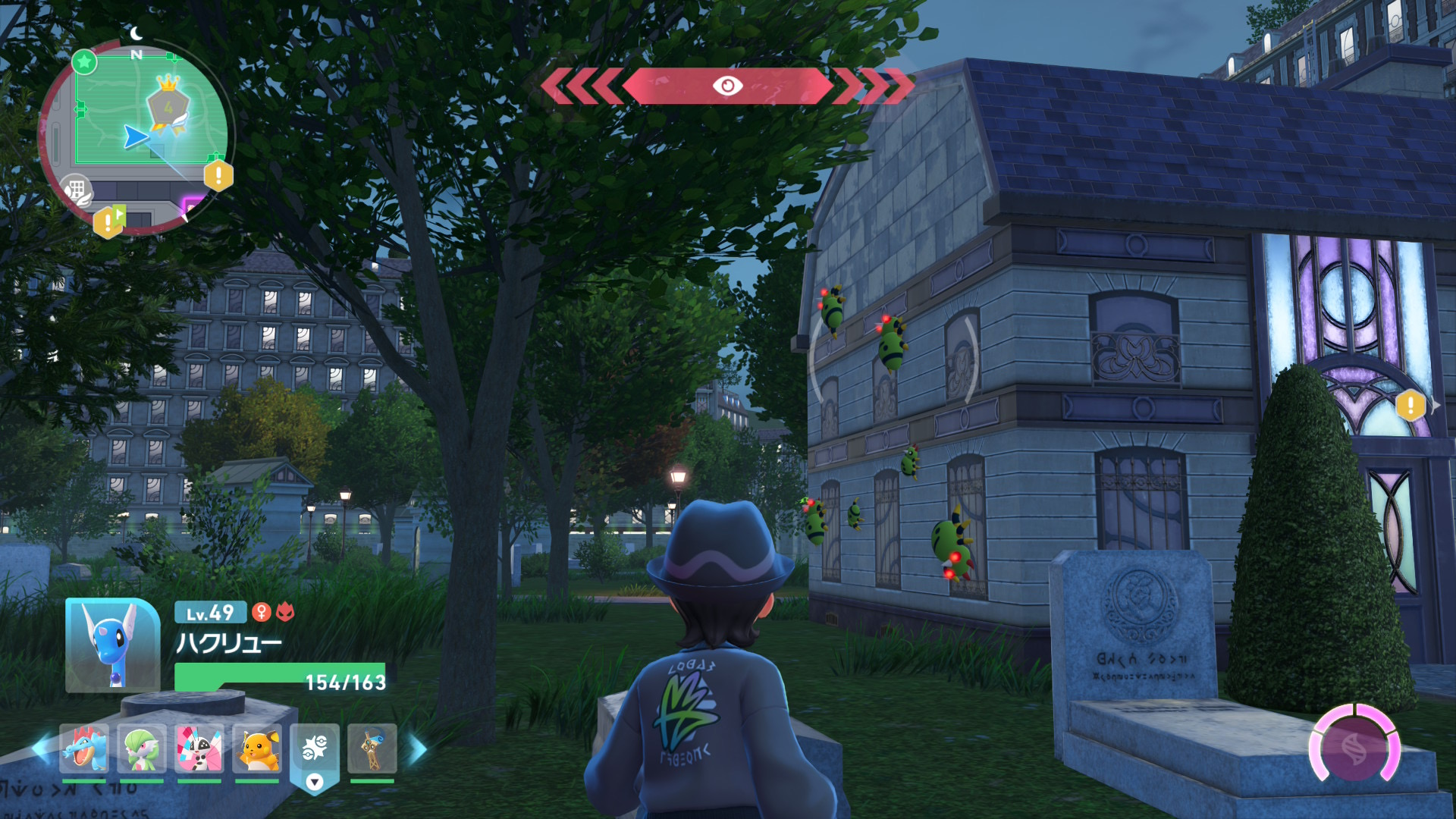Viewport: 1456px width, 819px height.
Task: Select the flagged yellow quest marker on minimap
Action: tap(109, 221)
